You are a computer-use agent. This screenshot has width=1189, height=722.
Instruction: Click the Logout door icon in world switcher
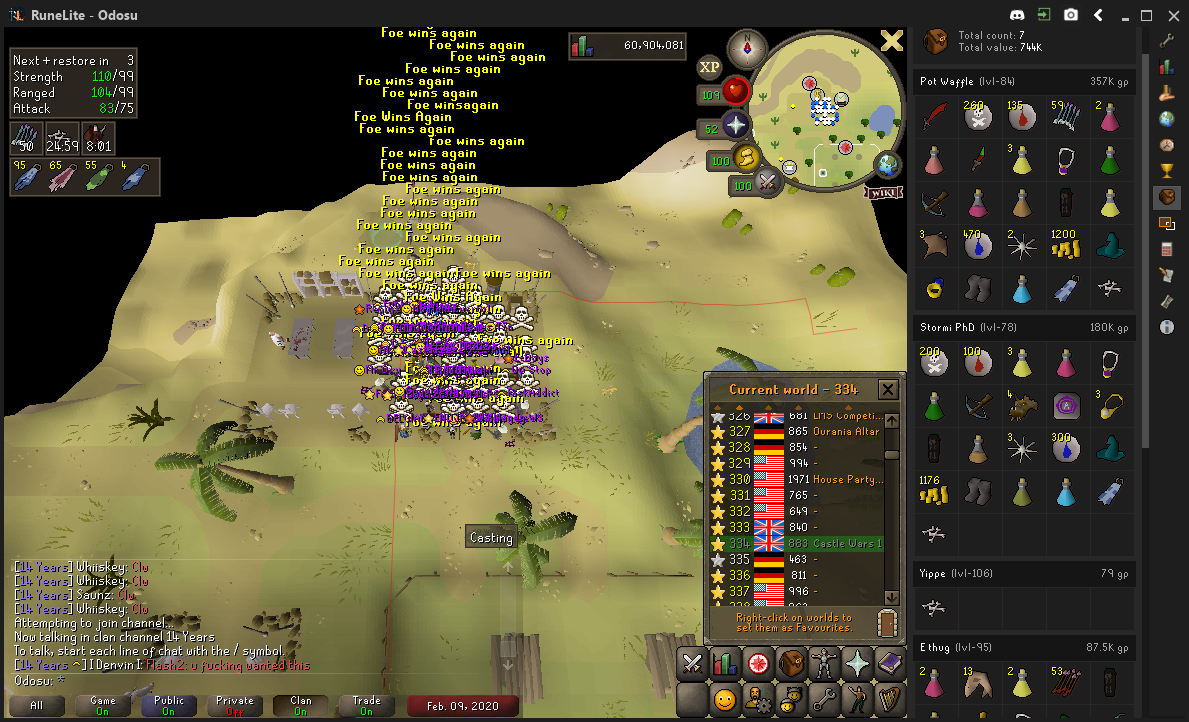click(887, 622)
